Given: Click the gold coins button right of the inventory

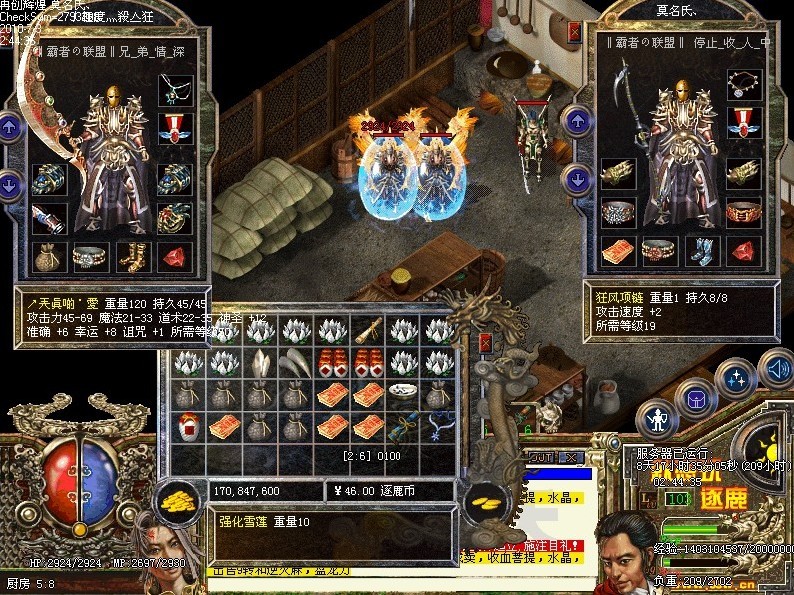Looking at the screenshot, I should click(487, 498).
